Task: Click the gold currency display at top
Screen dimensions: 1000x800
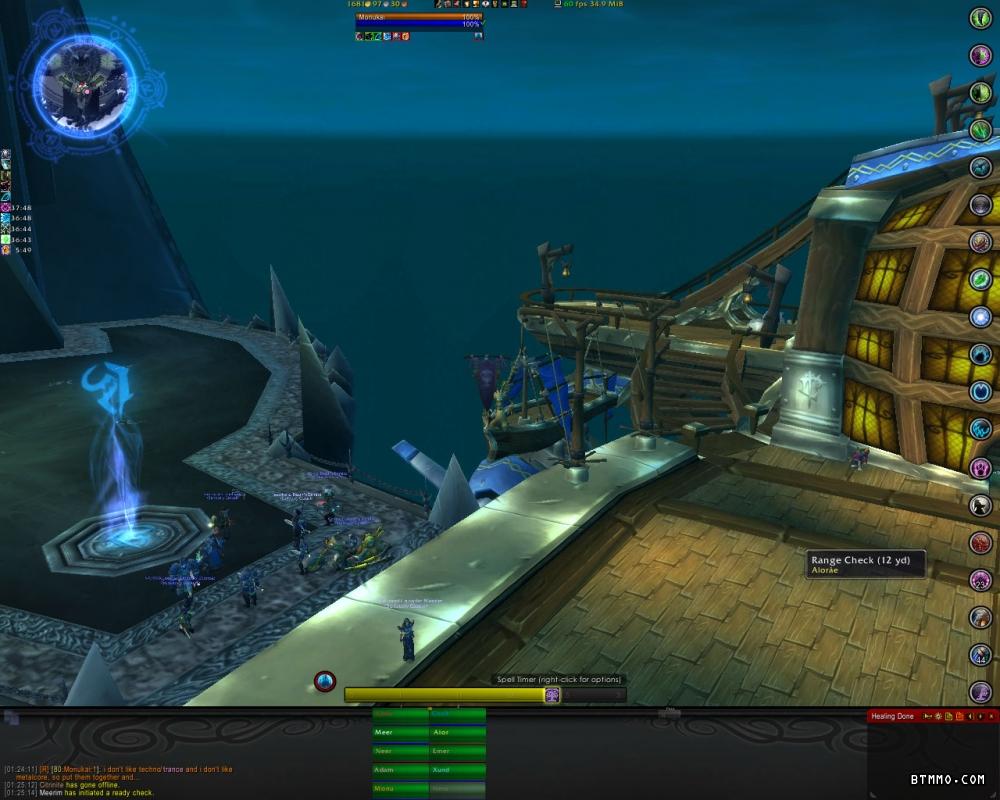Action: (x=368, y=4)
